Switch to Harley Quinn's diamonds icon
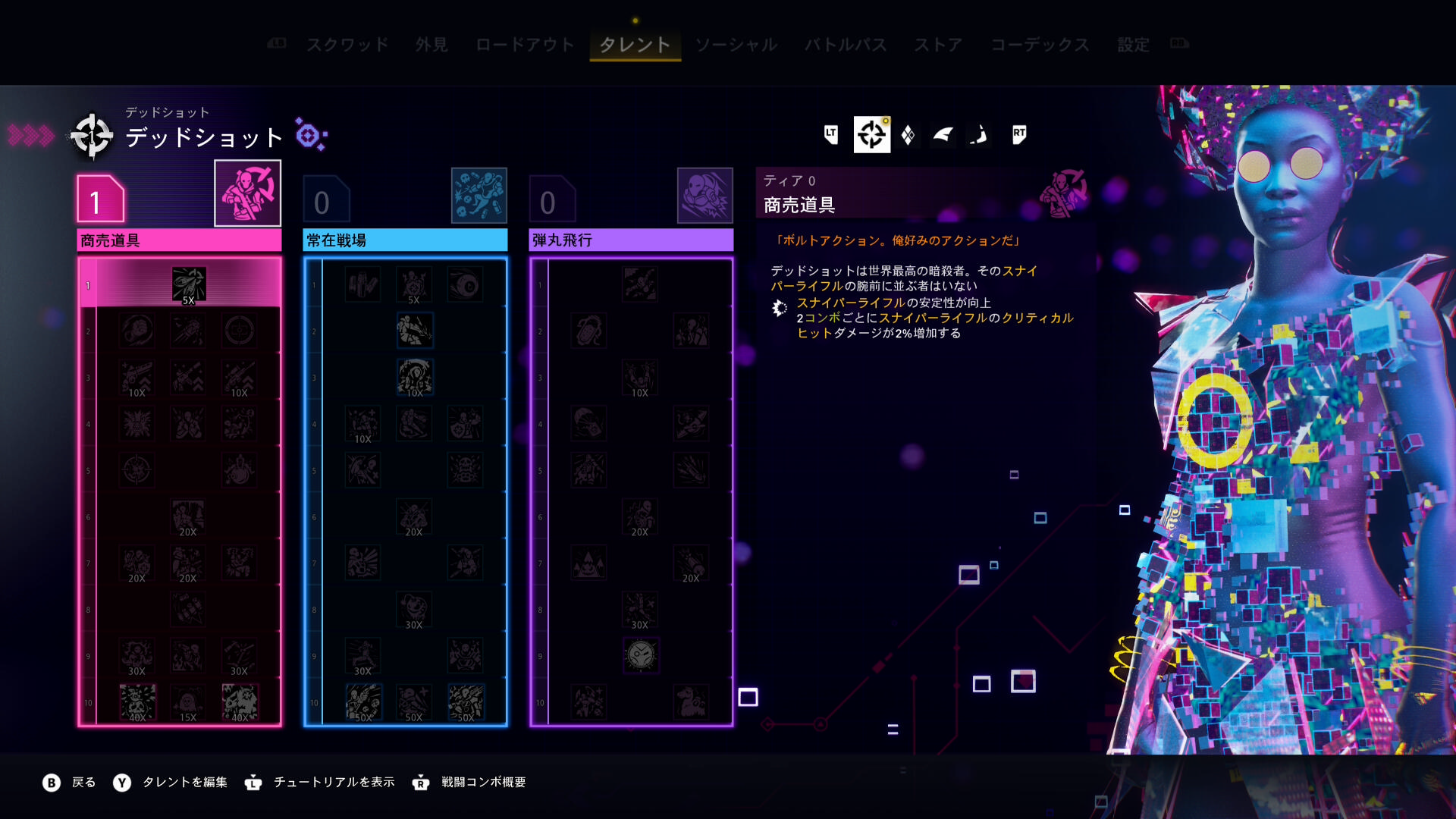 [x=908, y=135]
